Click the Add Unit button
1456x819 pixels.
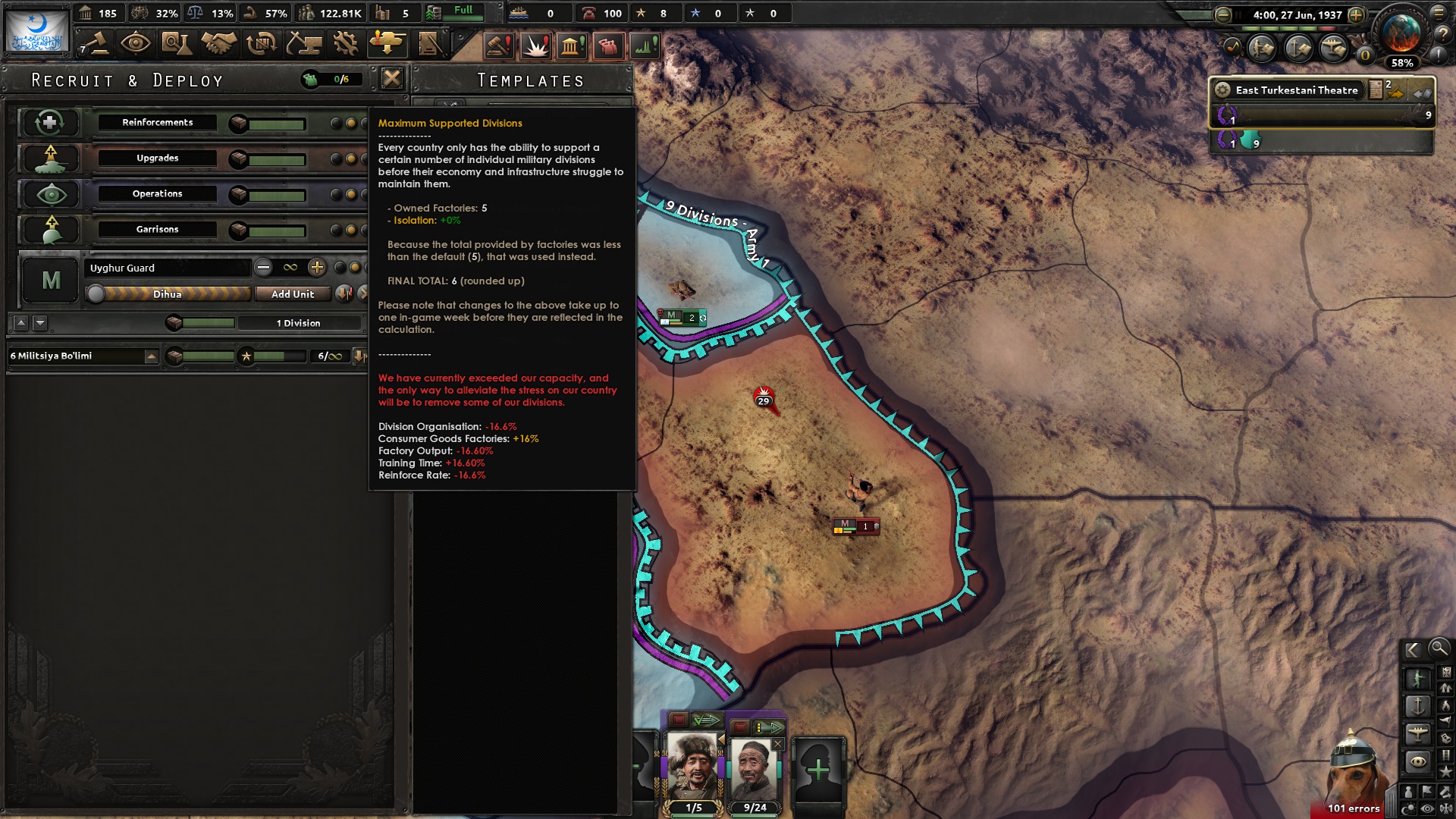click(293, 294)
